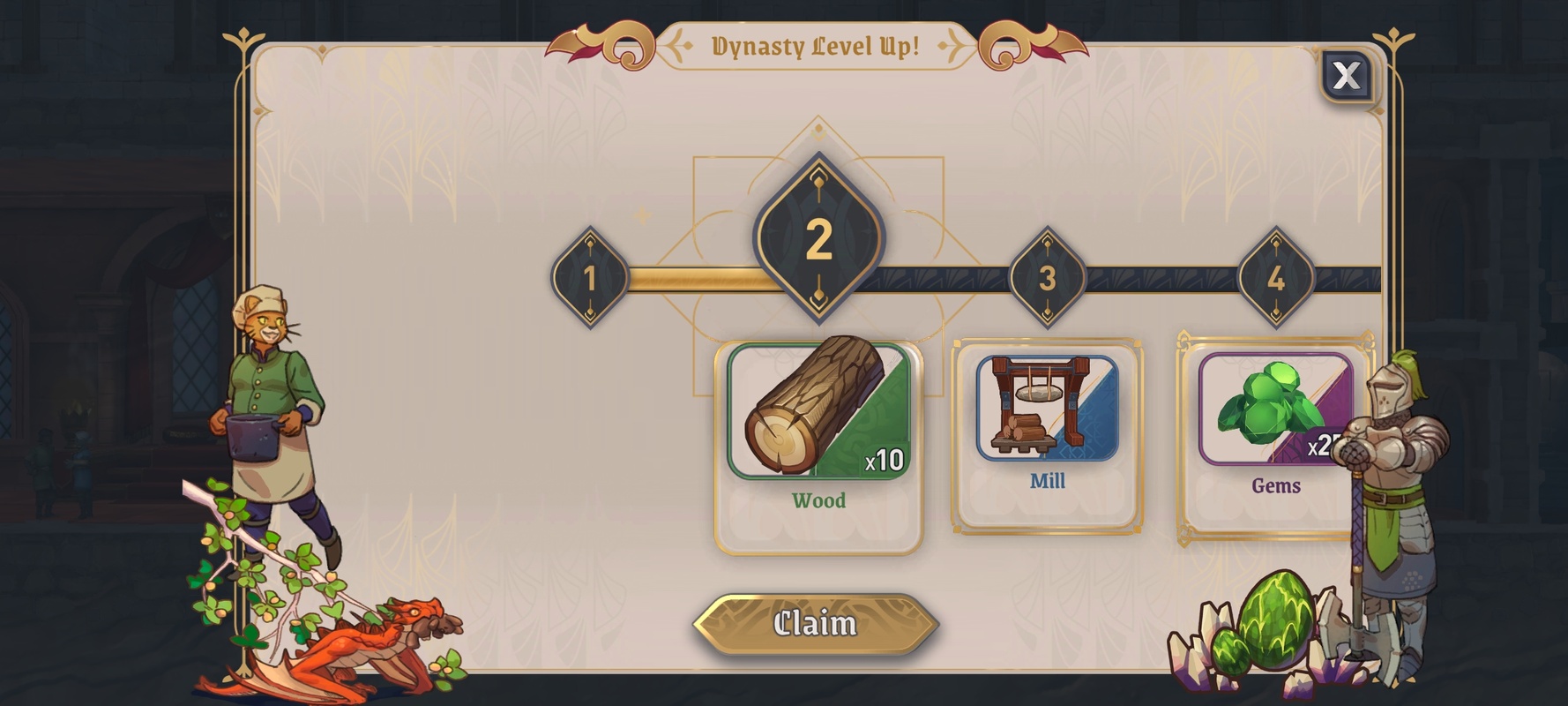1568x706 pixels.
Task: Tap the level 4 diamond marker
Action: click(1275, 278)
